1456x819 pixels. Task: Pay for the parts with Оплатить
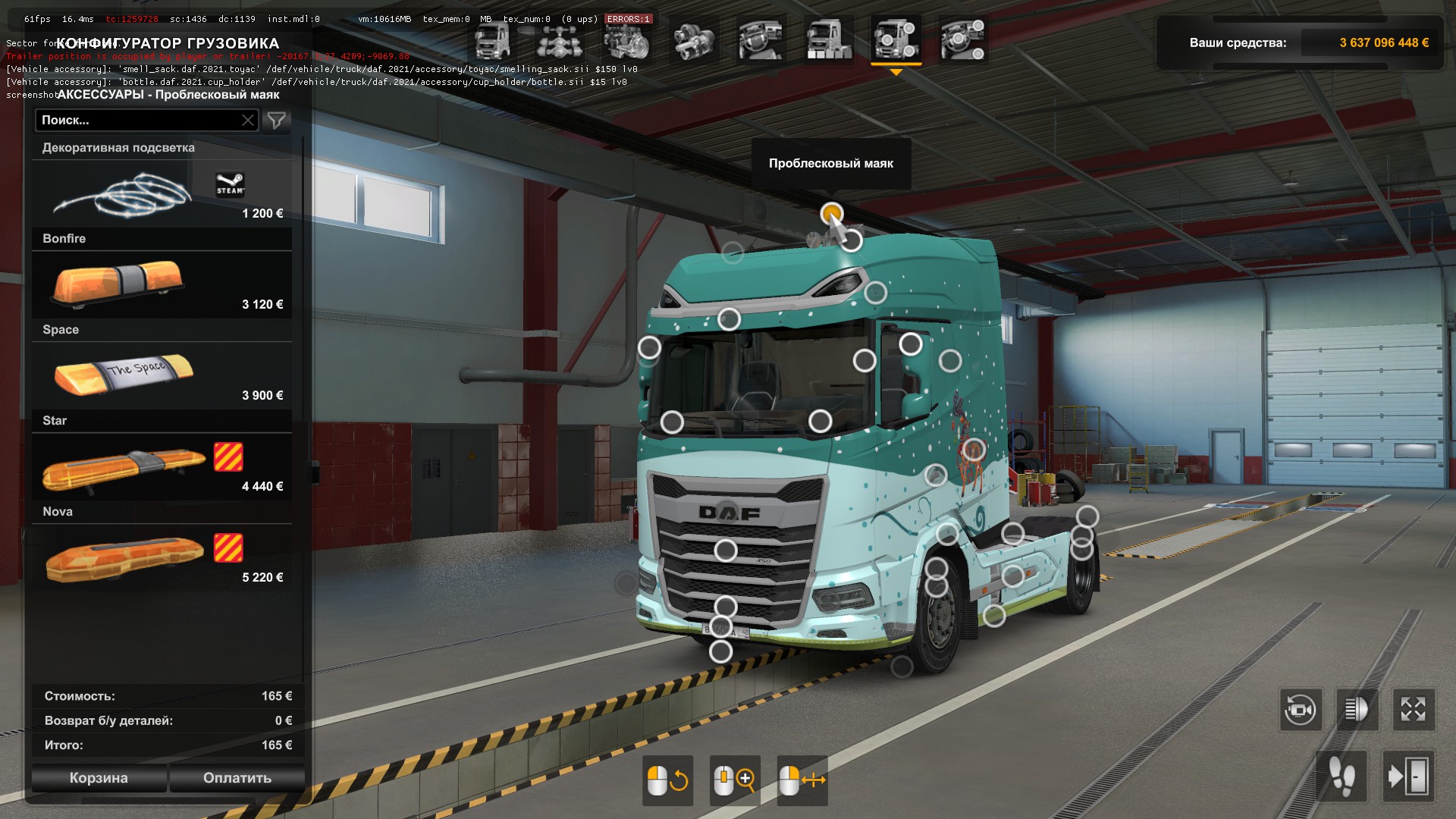[x=237, y=778]
